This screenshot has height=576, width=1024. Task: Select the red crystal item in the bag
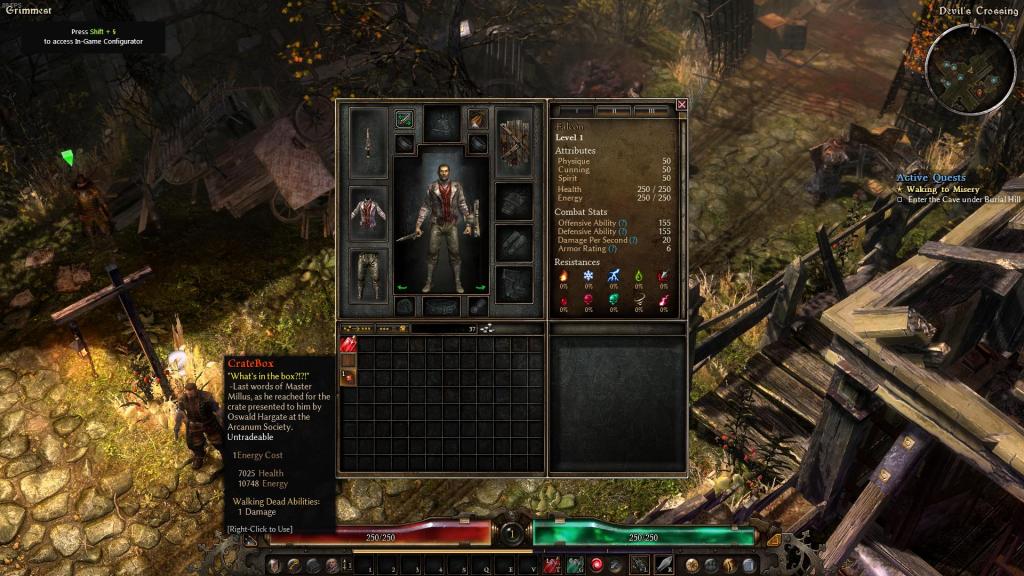coord(349,344)
